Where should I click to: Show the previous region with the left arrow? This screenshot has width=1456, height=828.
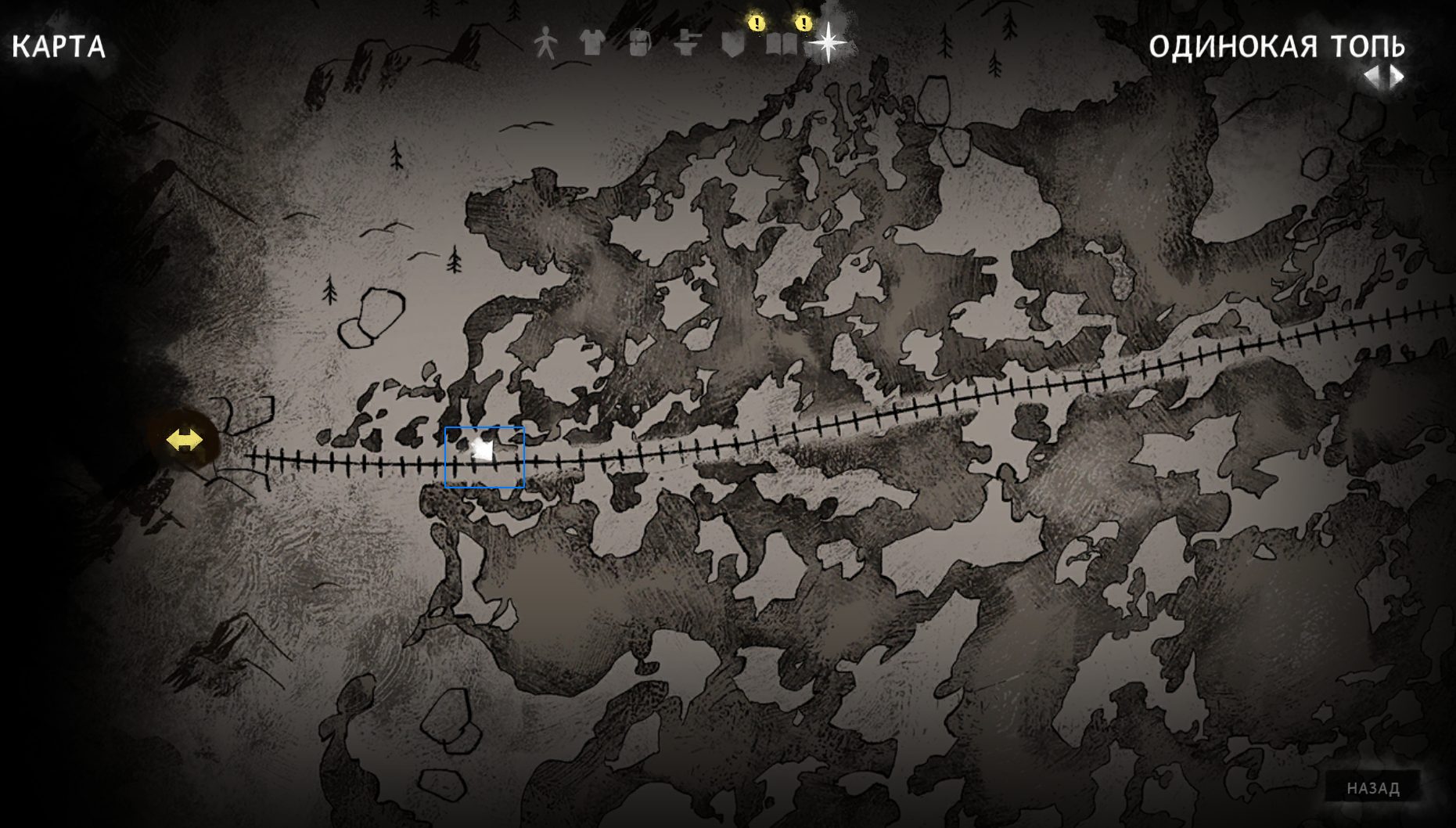(x=1371, y=77)
